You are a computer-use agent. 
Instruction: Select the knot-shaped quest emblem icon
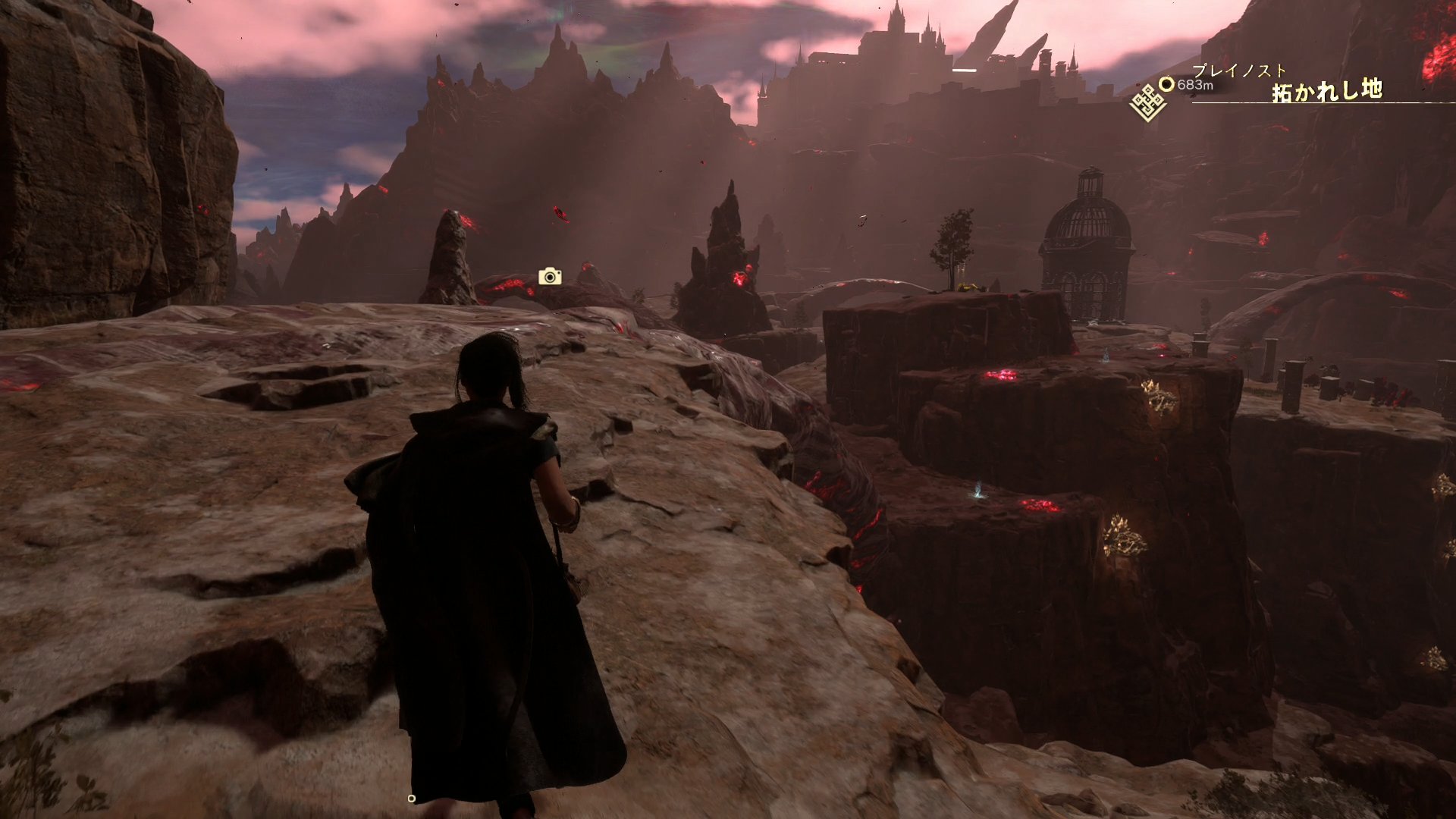point(1147,102)
